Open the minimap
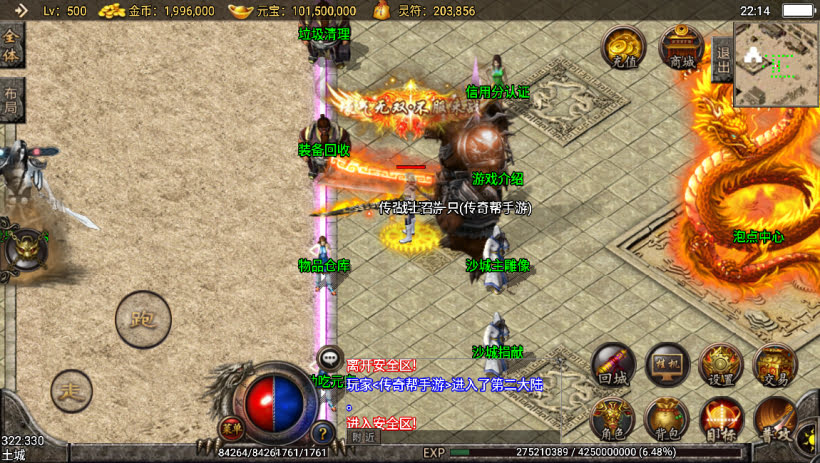 (x=776, y=63)
